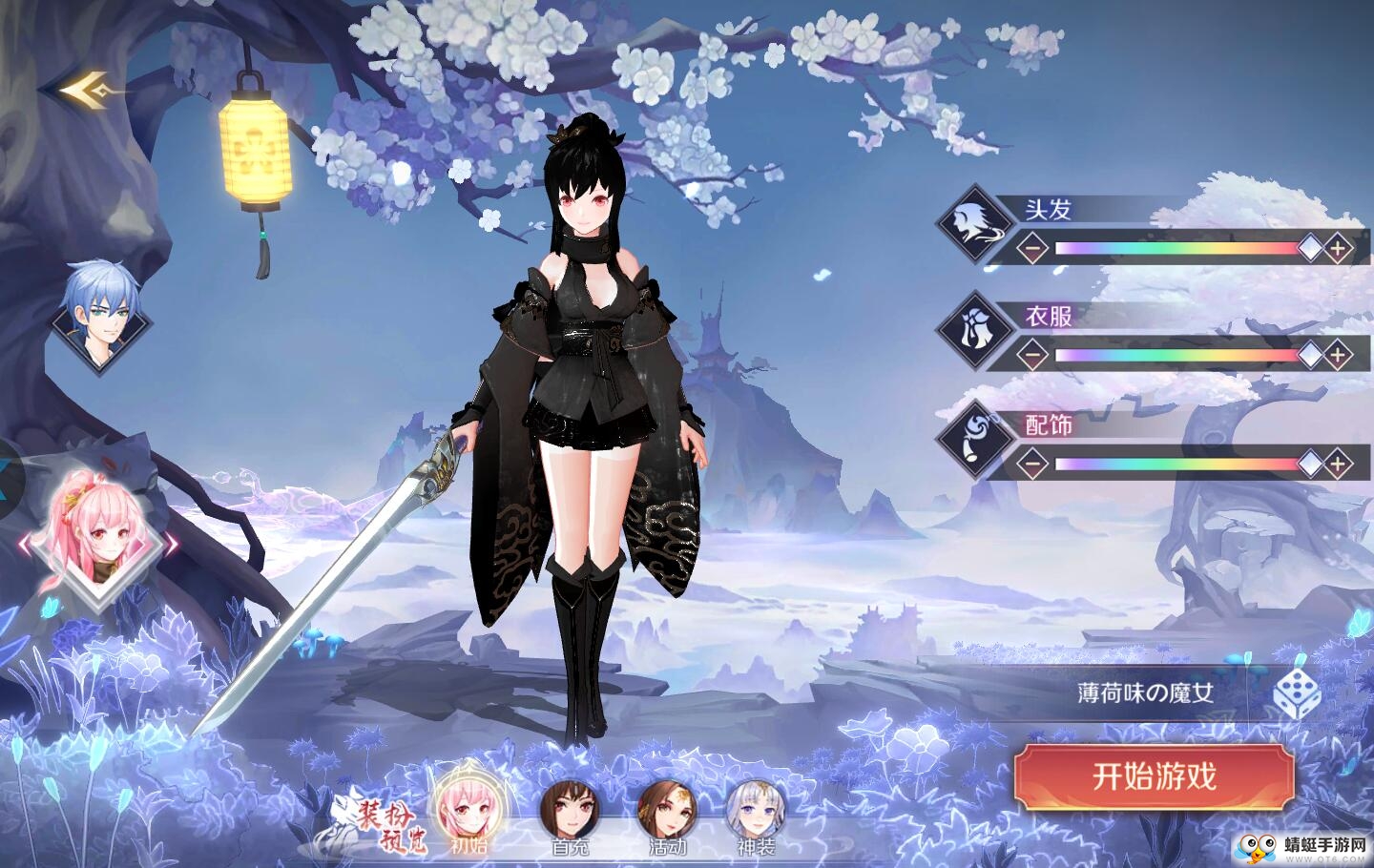Increase the 头发 hair color value
The height and width of the screenshot is (868, 1374).
(x=1339, y=249)
